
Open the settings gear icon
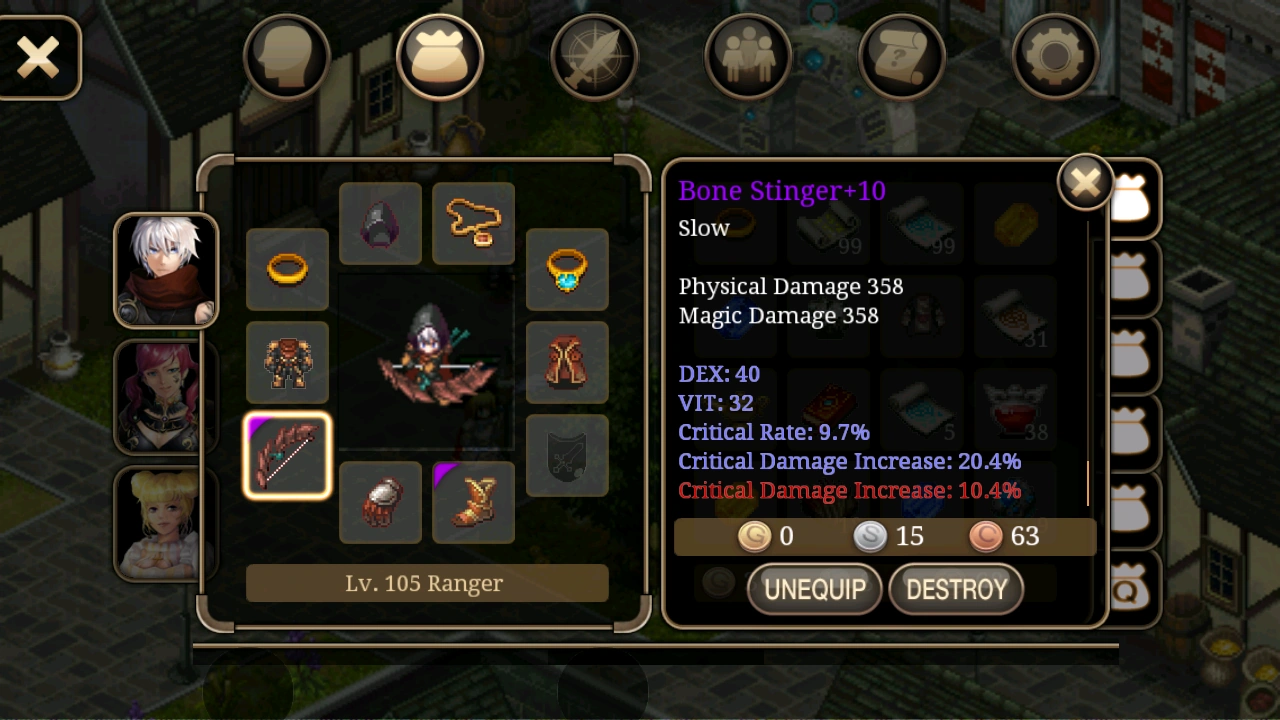tap(1056, 55)
